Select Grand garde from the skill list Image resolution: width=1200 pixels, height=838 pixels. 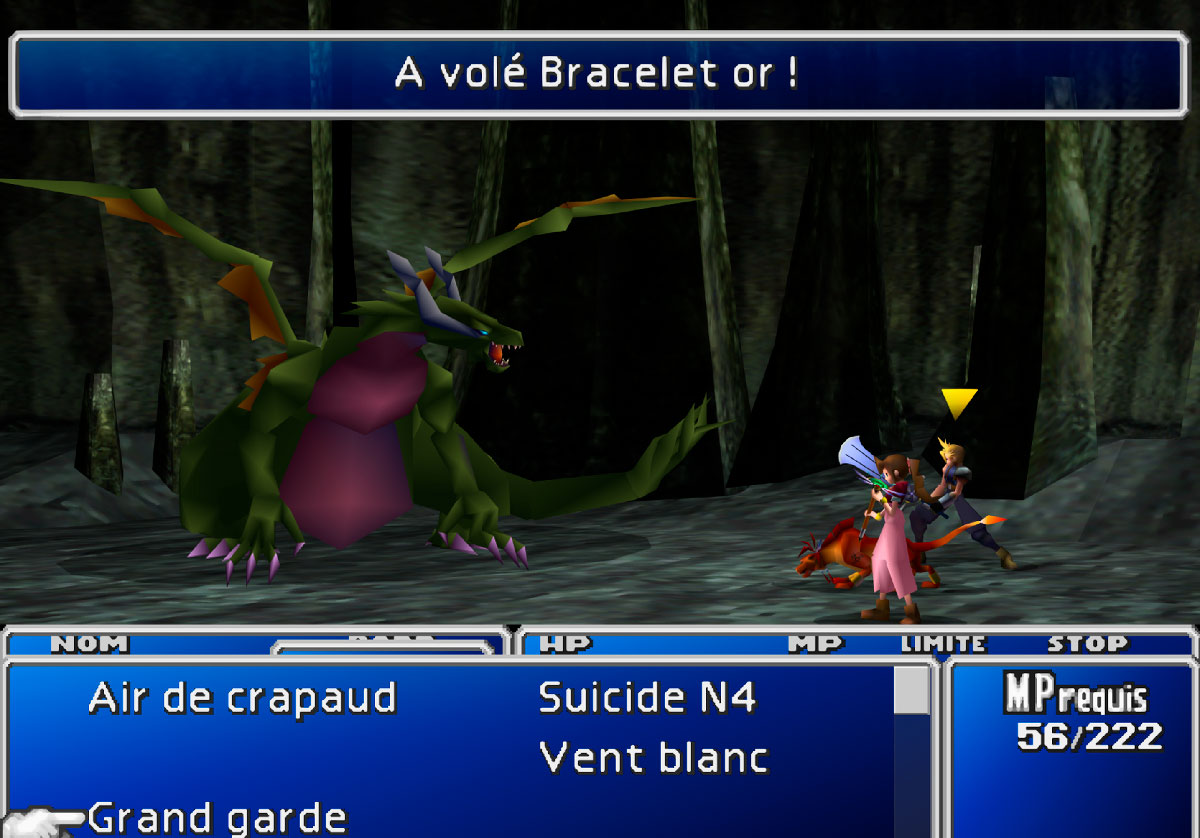[x=217, y=818]
